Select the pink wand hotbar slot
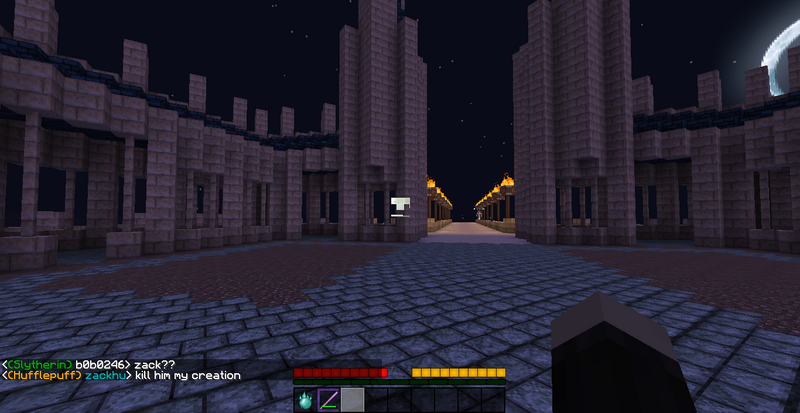Viewport: 800px width, 413px height. pos(329,401)
